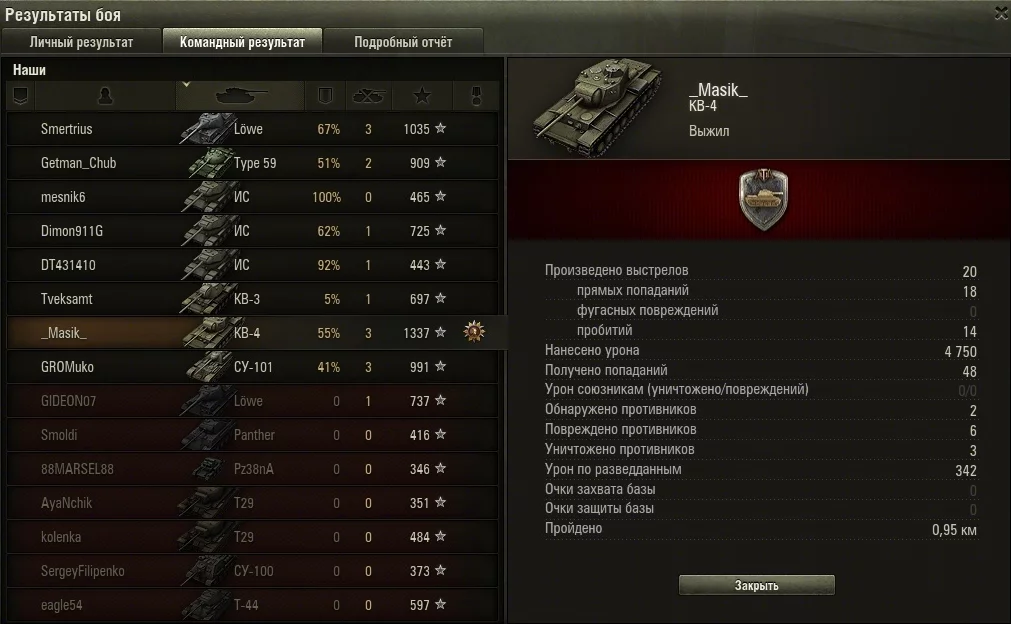Choose Getman_Chub in the team list
The height and width of the screenshot is (624, 1011).
click(x=78, y=163)
